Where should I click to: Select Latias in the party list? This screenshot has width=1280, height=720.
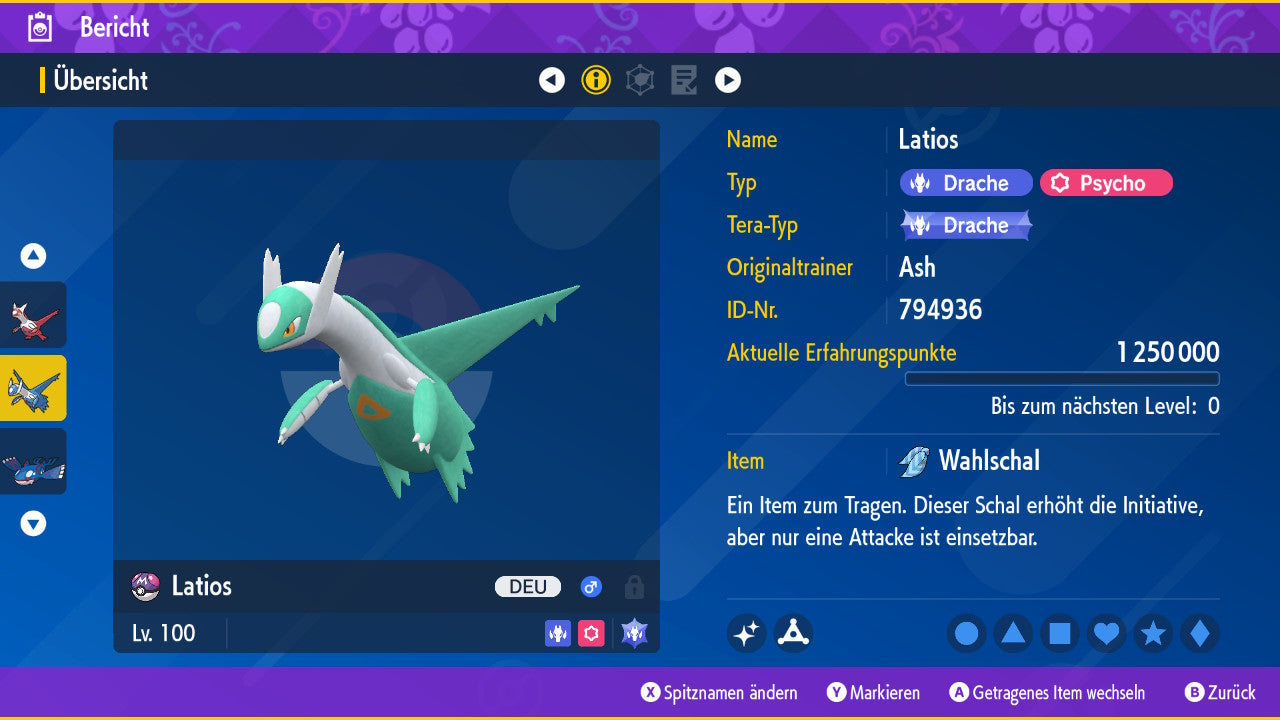tap(34, 315)
